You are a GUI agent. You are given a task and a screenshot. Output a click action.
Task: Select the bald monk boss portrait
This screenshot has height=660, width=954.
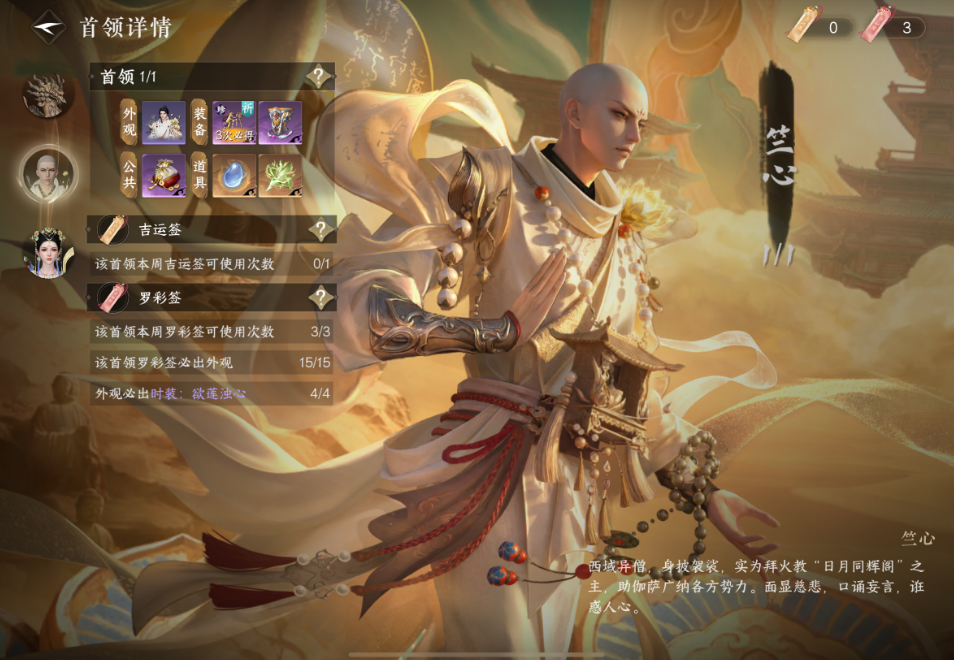(x=48, y=174)
